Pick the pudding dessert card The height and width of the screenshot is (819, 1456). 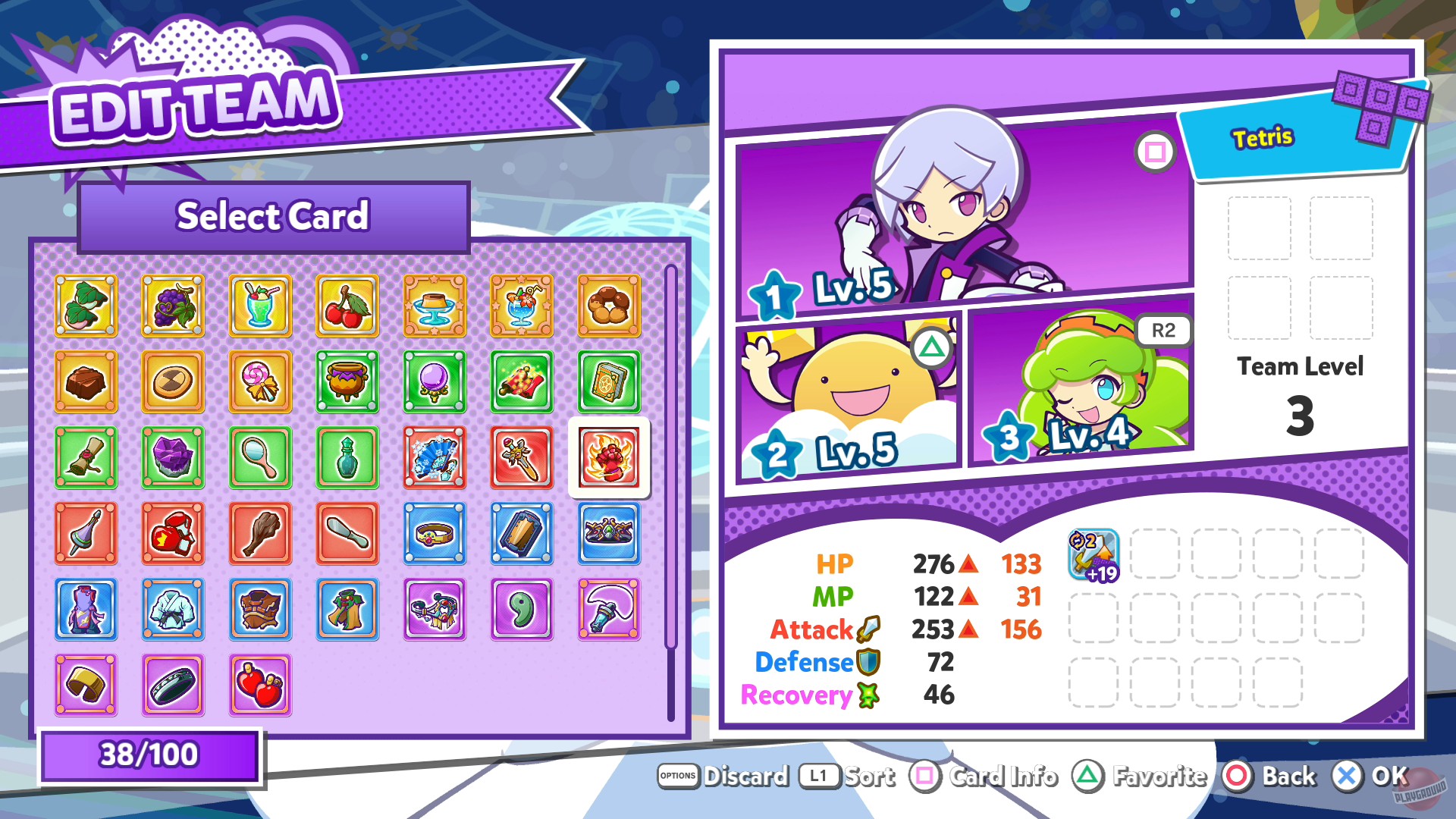435,306
